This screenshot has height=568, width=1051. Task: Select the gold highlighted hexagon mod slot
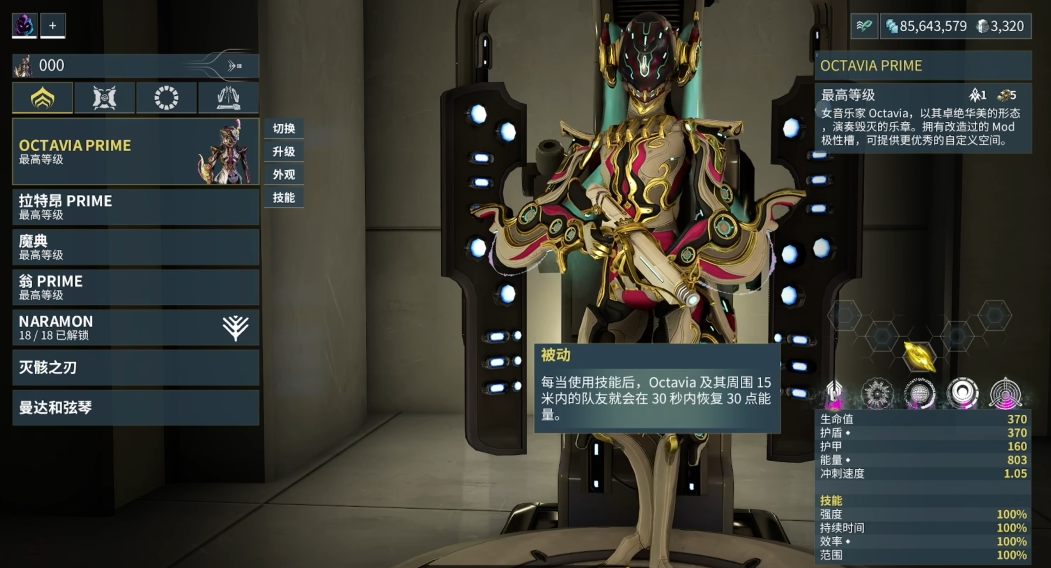[x=918, y=353]
